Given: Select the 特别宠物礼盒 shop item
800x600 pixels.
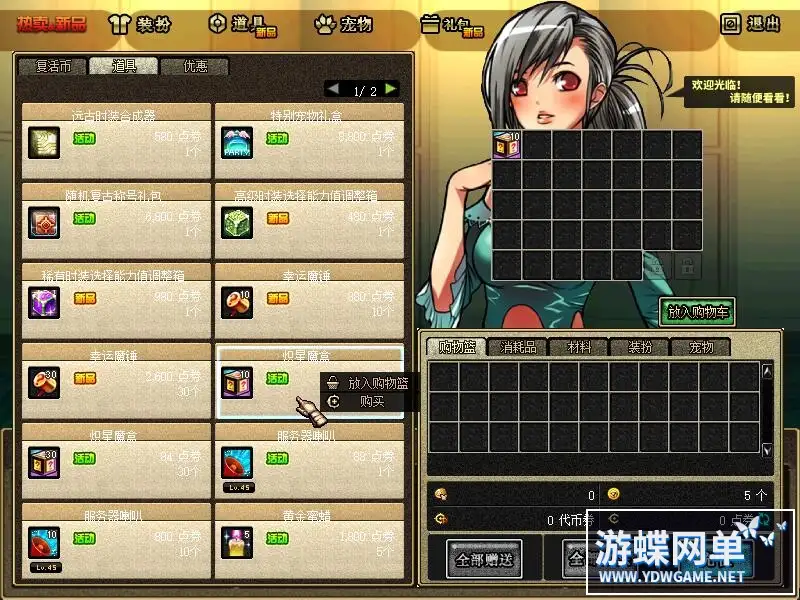Looking at the screenshot, I should click(x=236, y=140).
